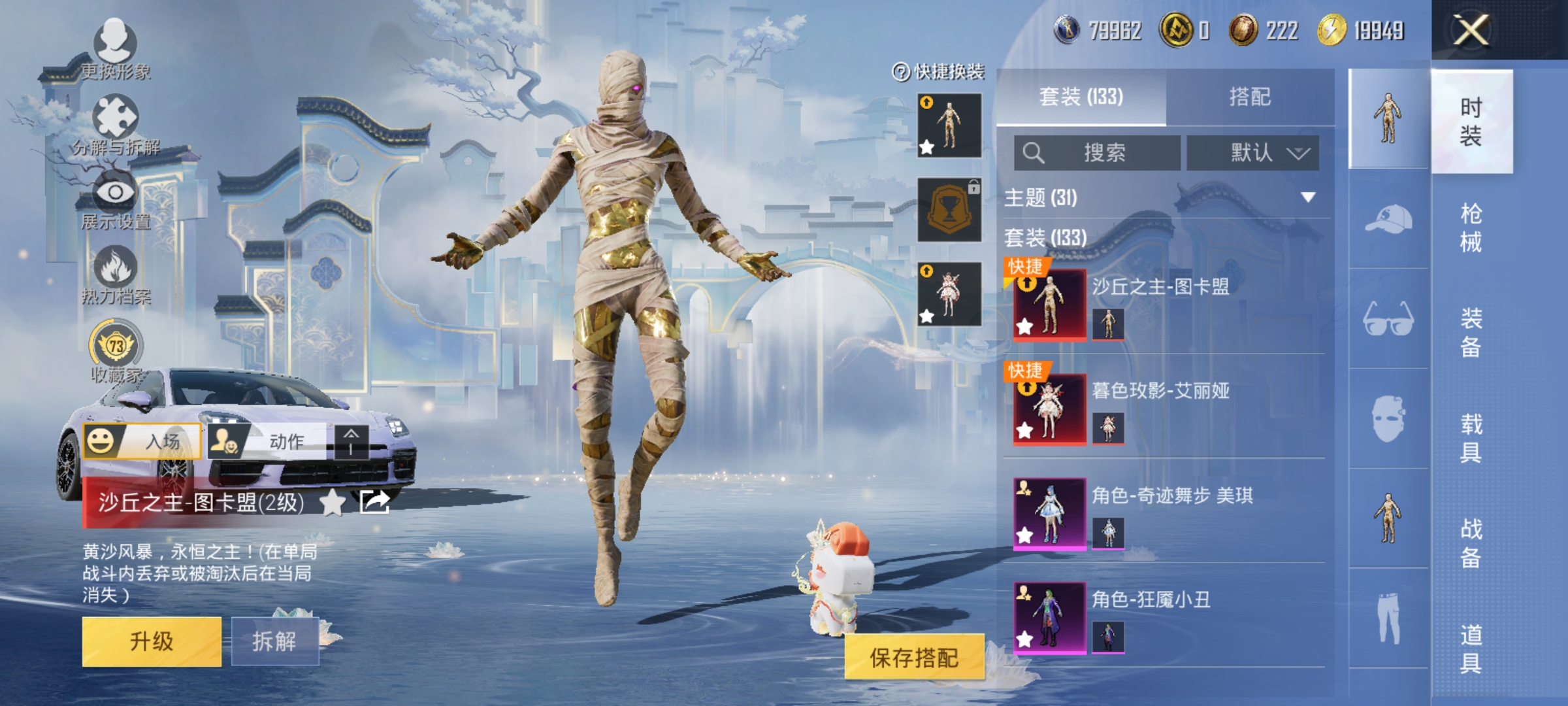Switch to the 枪械 firearms category
The height and width of the screenshot is (706, 1568).
tap(1471, 227)
